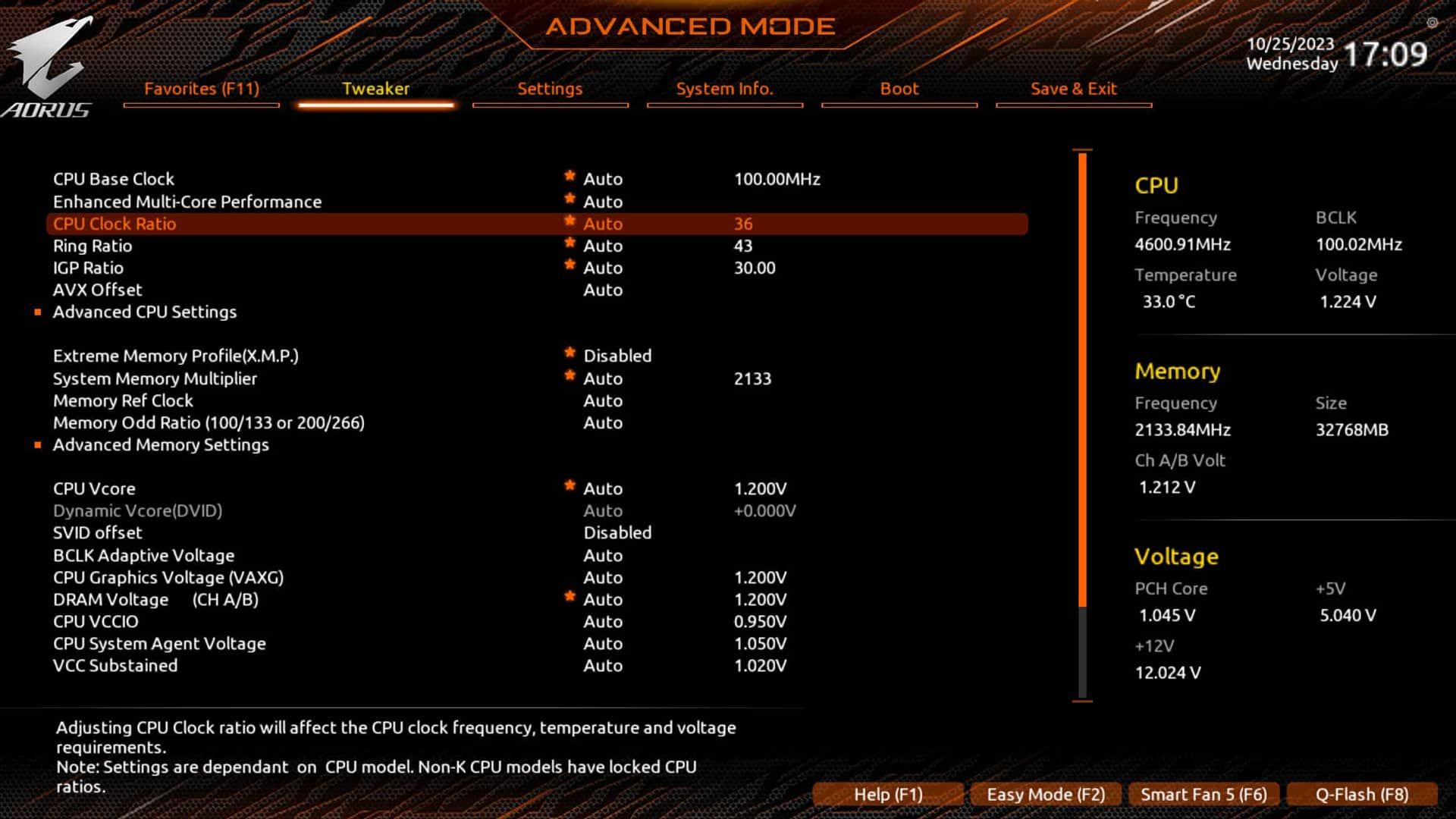Switch to the Boot tab
1456x819 pixels.
coord(899,89)
